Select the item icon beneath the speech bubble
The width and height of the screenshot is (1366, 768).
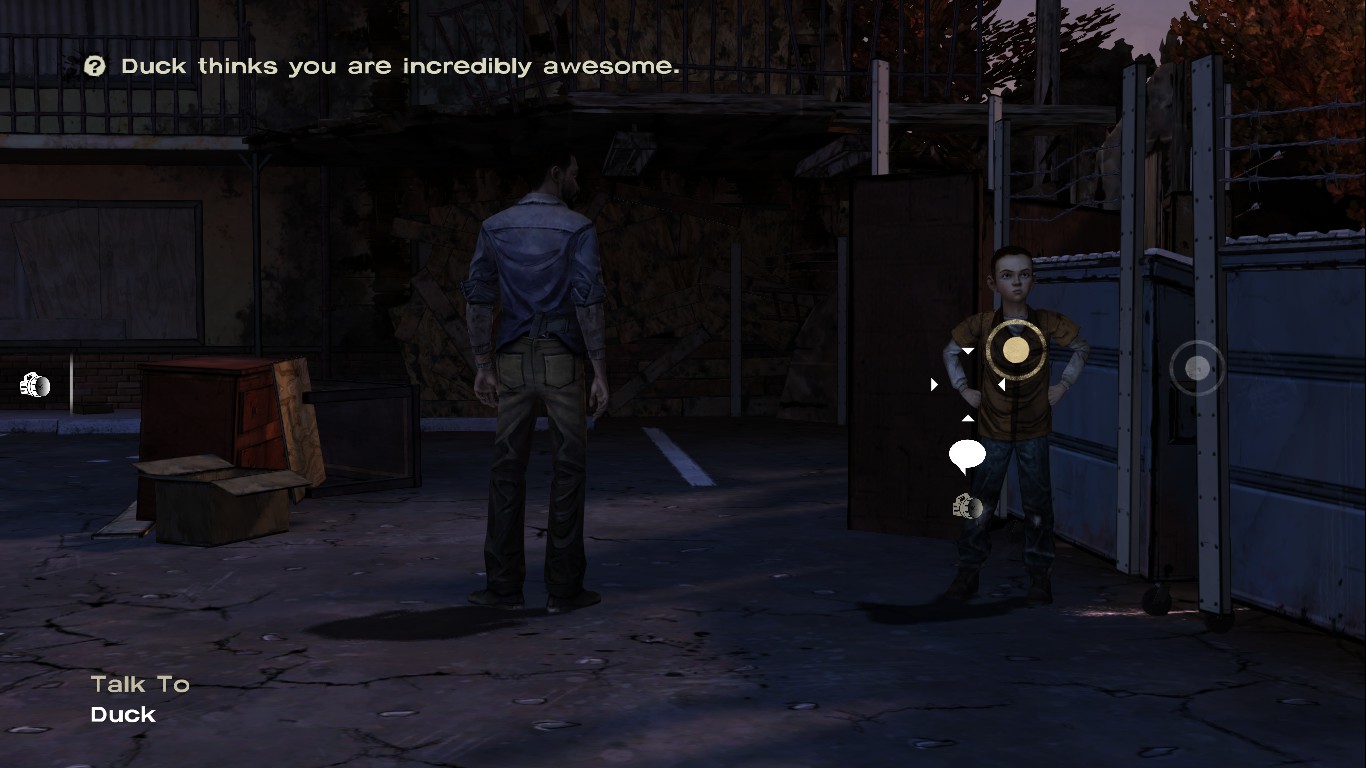(967, 507)
